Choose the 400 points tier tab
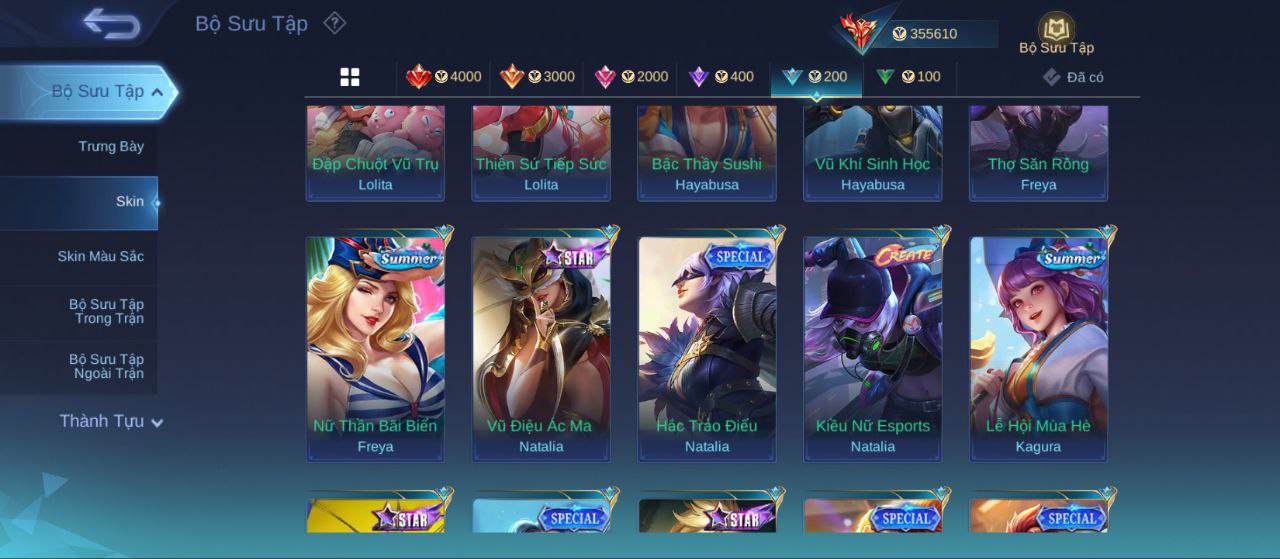This screenshot has width=1280, height=559. [721, 77]
